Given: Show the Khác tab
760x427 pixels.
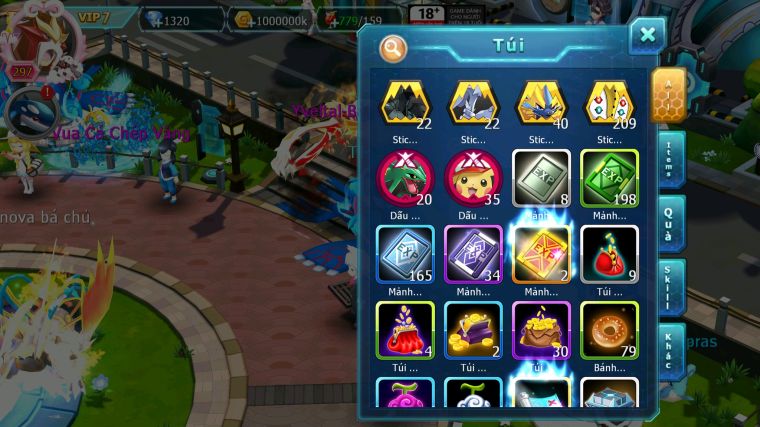Looking at the screenshot, I should point(671,350).
